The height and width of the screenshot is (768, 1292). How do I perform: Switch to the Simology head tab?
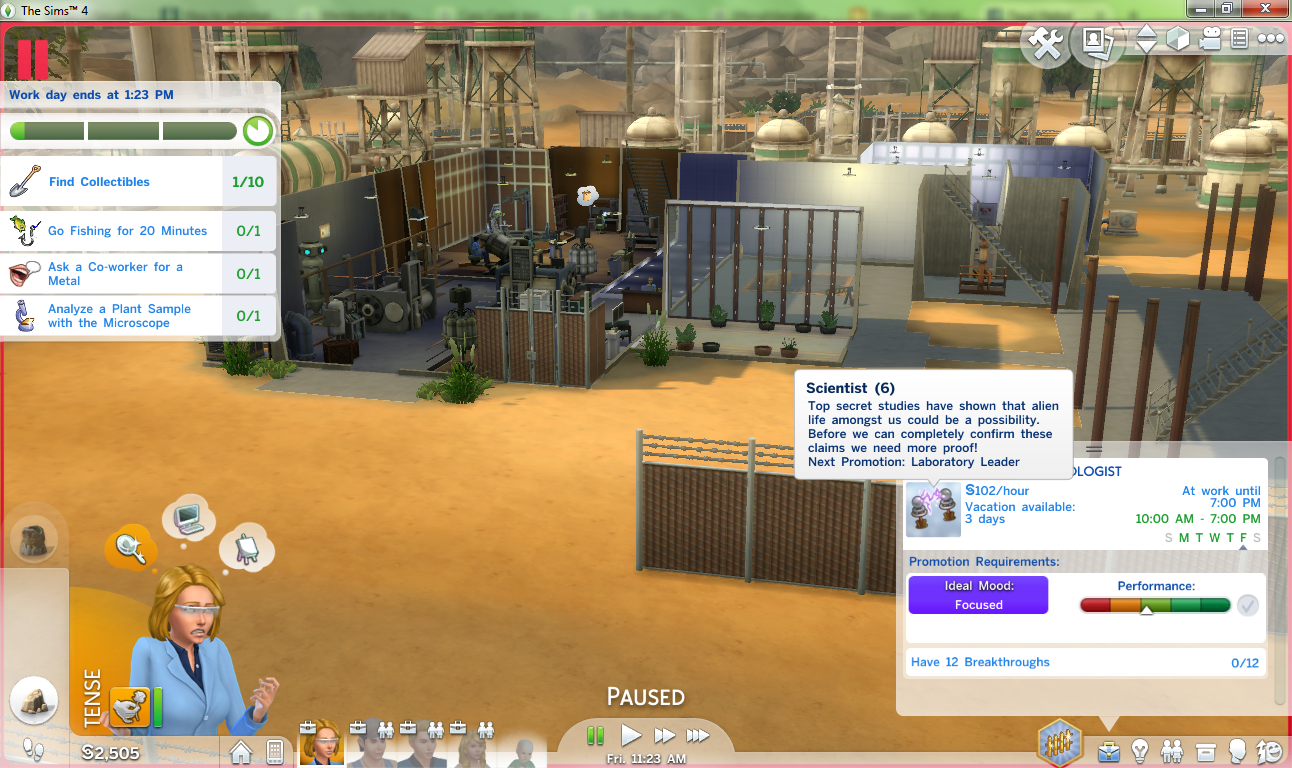[x=1237, y=752]
